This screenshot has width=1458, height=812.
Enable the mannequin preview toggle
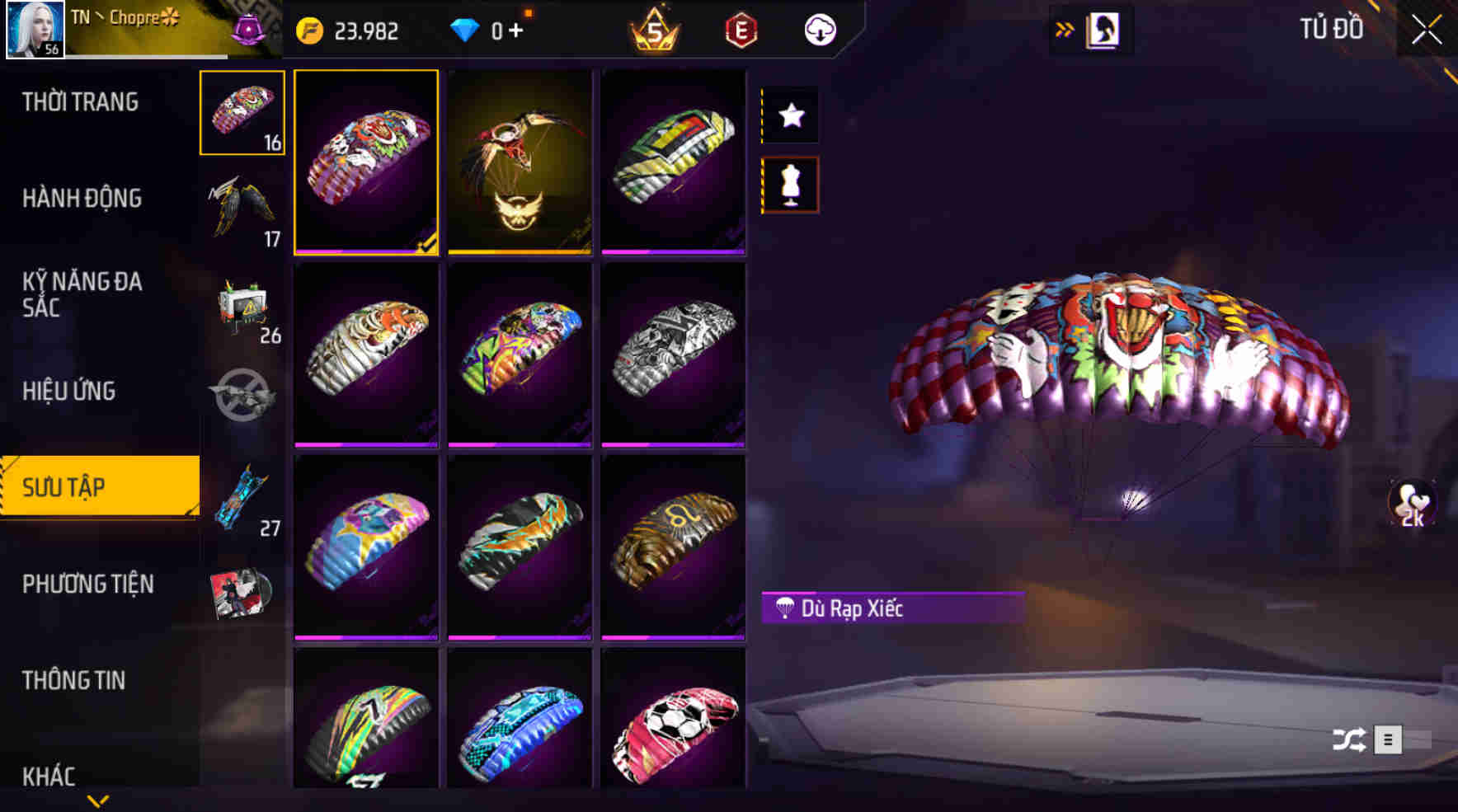(x=791, y=183)
